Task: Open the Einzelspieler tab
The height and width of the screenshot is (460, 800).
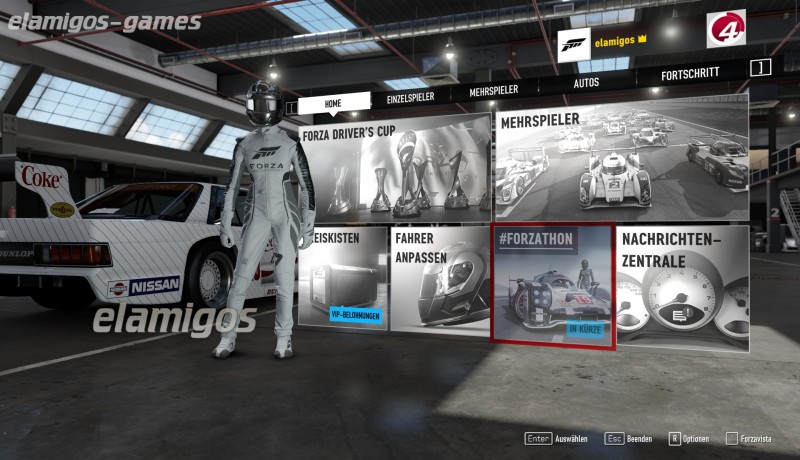Action: (x=412, y=97)
